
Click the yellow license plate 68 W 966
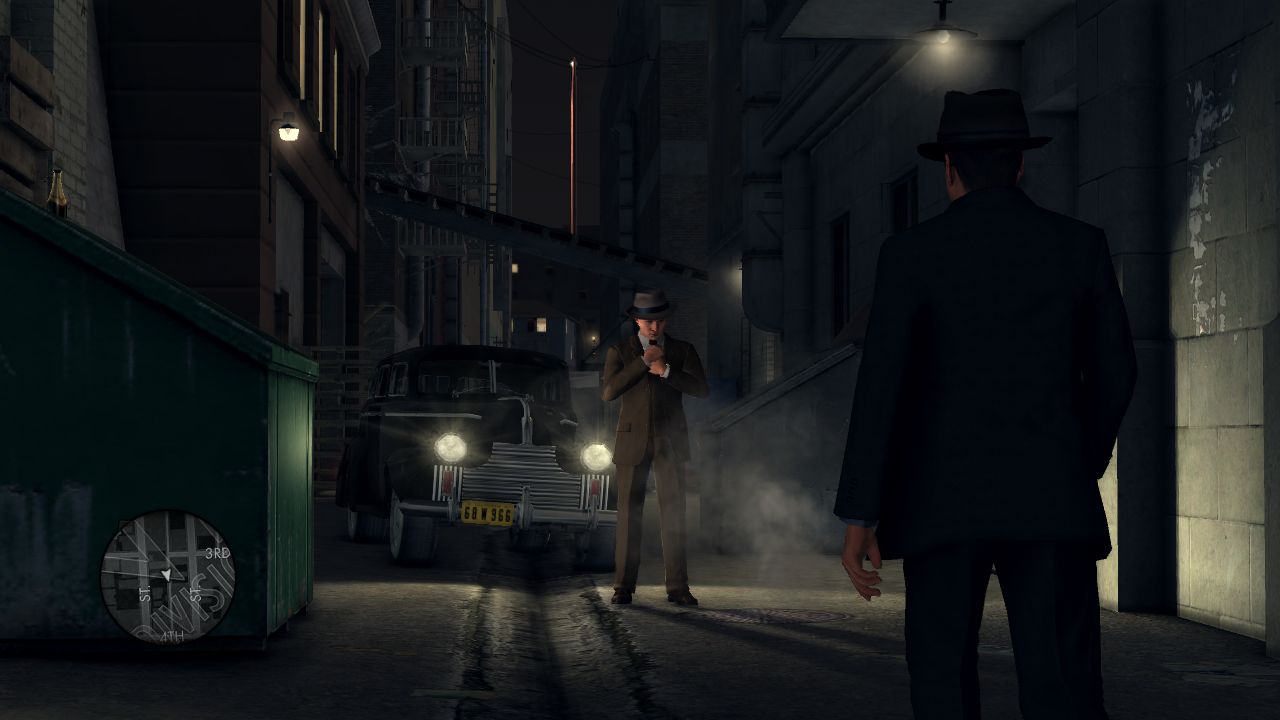pyautogui.click(x=487, y=514)
